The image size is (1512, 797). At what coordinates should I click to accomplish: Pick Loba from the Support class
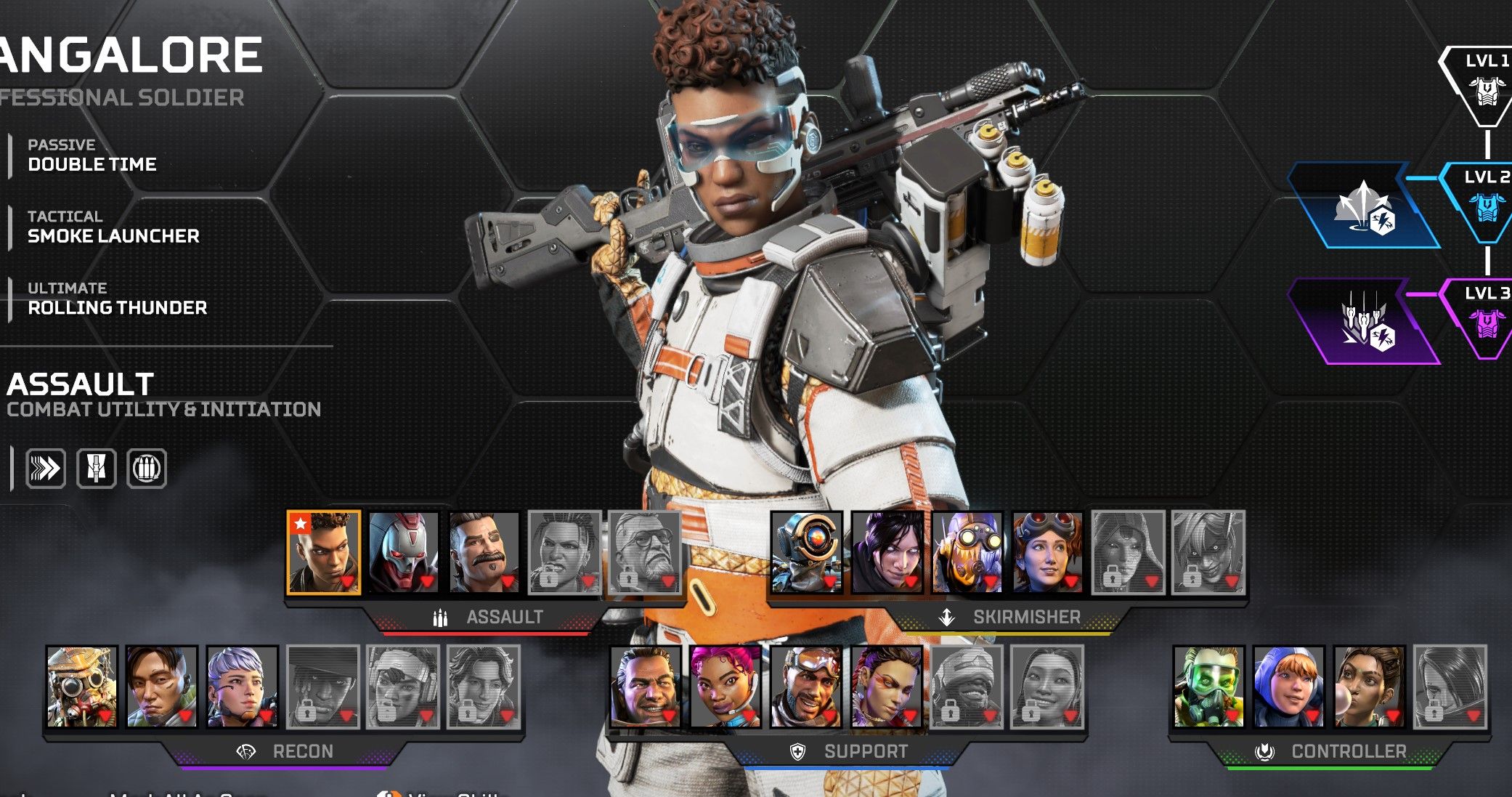(886, 687)
